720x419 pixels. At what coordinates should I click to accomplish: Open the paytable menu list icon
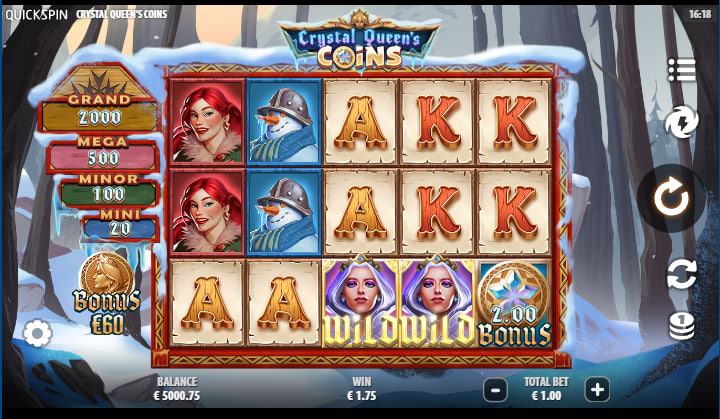click(681, 70)
